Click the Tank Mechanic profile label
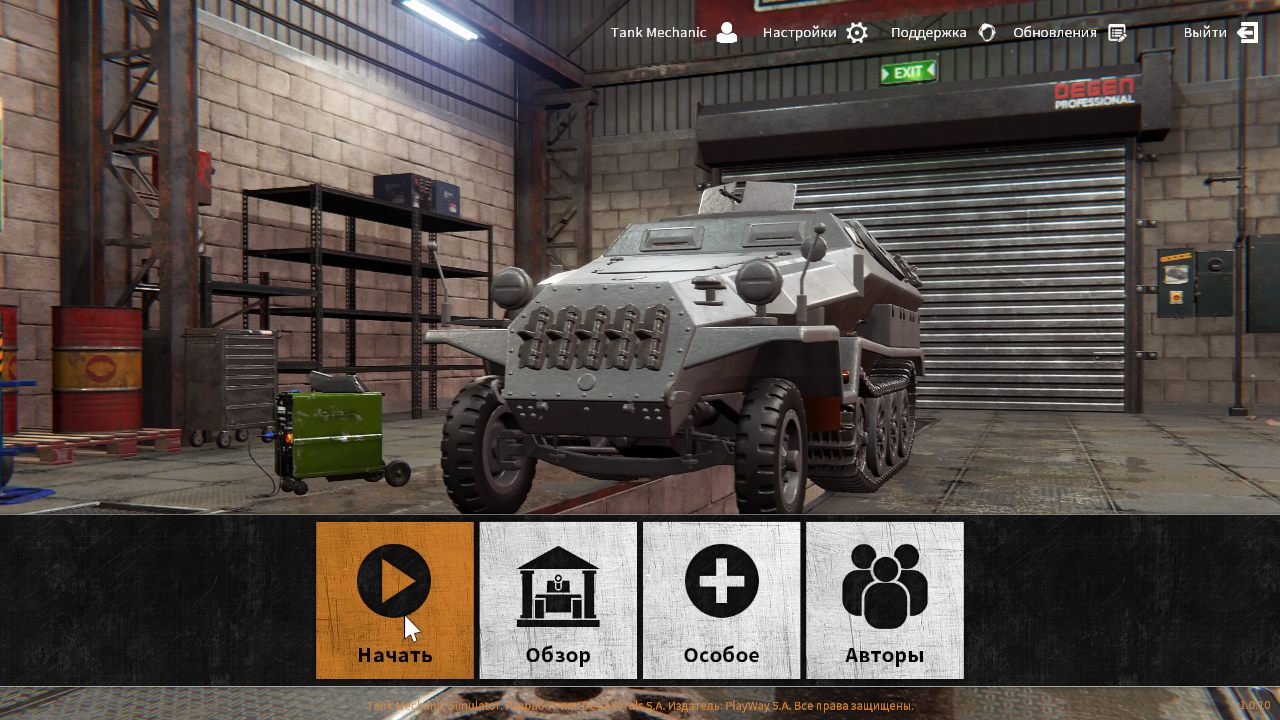Image resolution: width=1280 pixels, height=720 pixels. pyautogui.click(x=661, y=32)
